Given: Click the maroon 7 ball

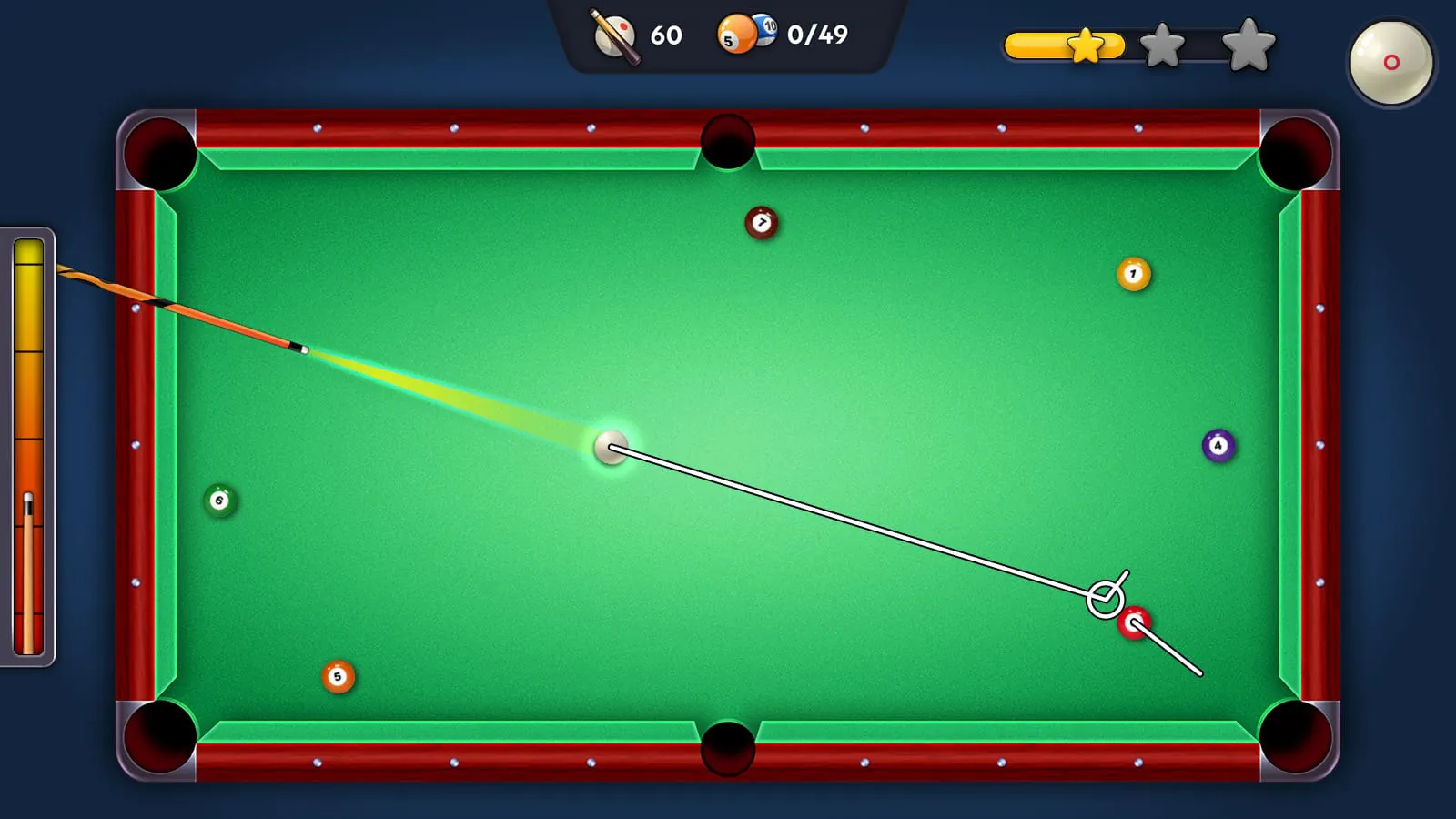Looking at the screenshot, I should pos(762,221).
